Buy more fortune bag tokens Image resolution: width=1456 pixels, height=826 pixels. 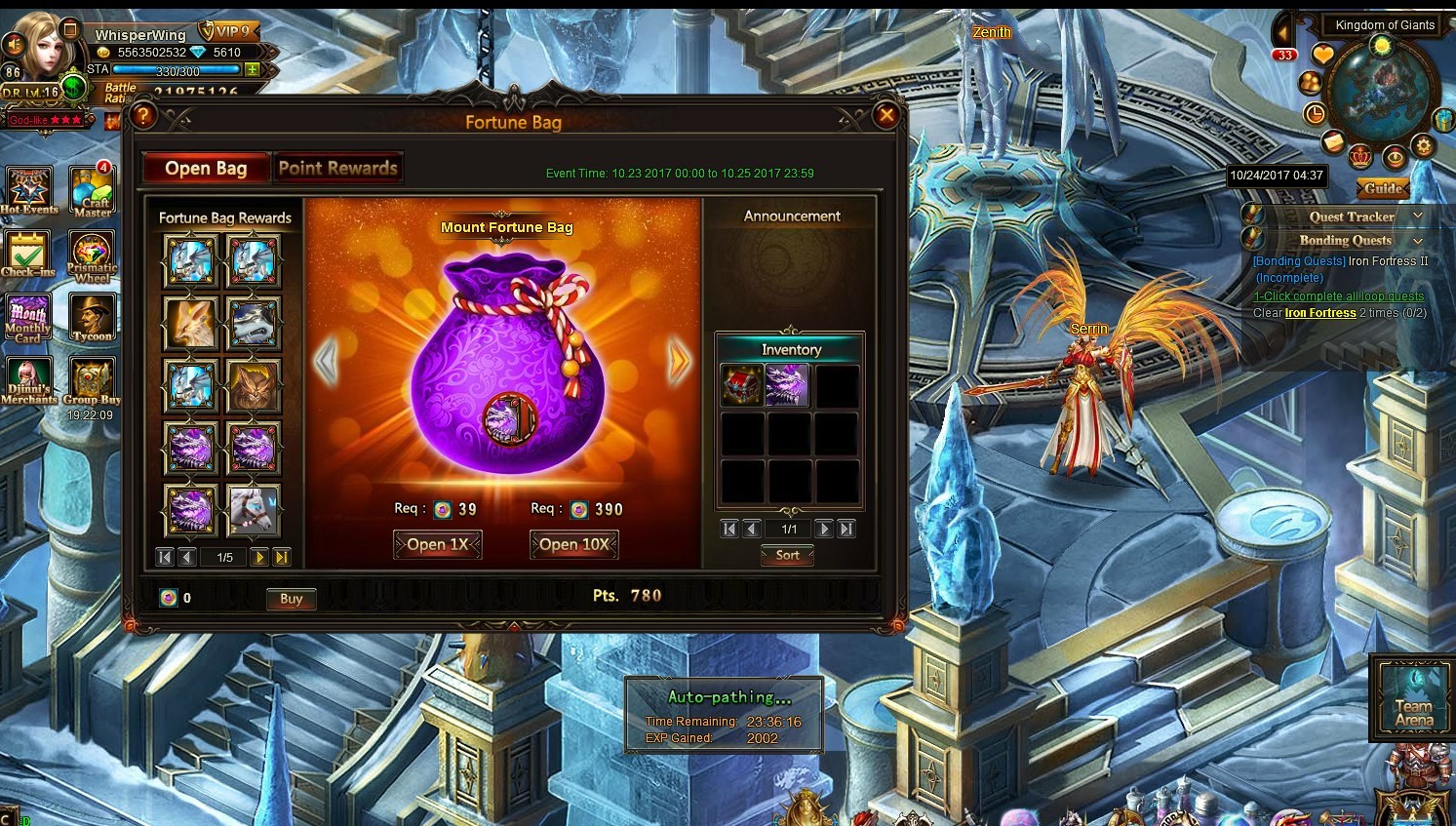(x=291, y=599)
